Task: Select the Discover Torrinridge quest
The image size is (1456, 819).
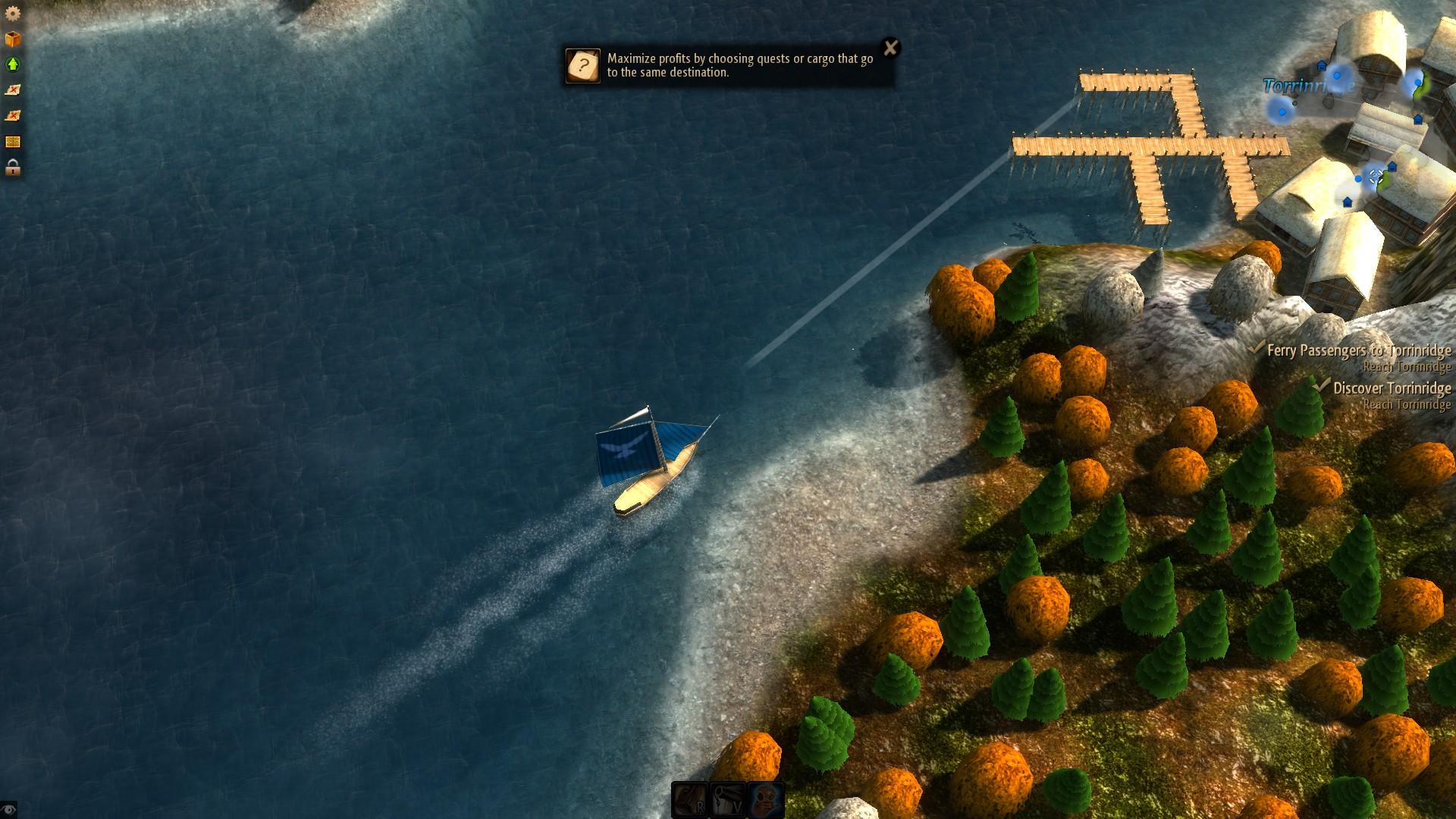Action: point(1392,388)
